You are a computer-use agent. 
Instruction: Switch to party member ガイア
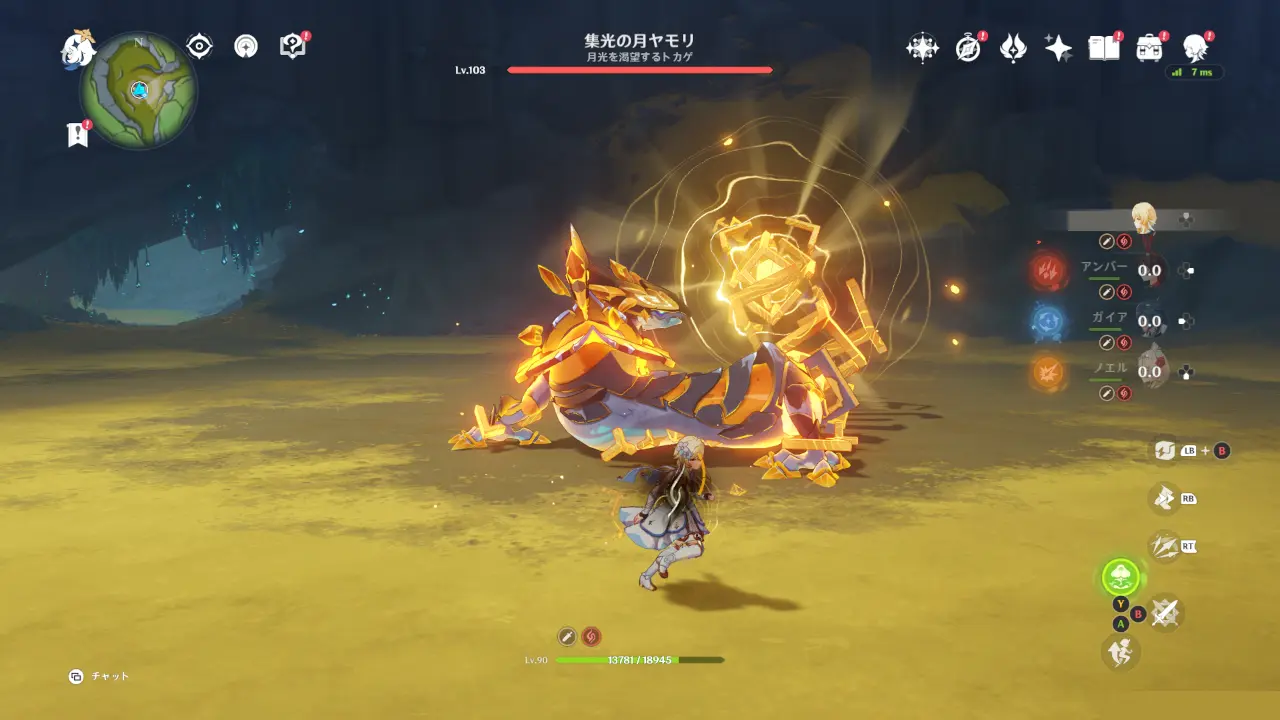click(1150, 321)
